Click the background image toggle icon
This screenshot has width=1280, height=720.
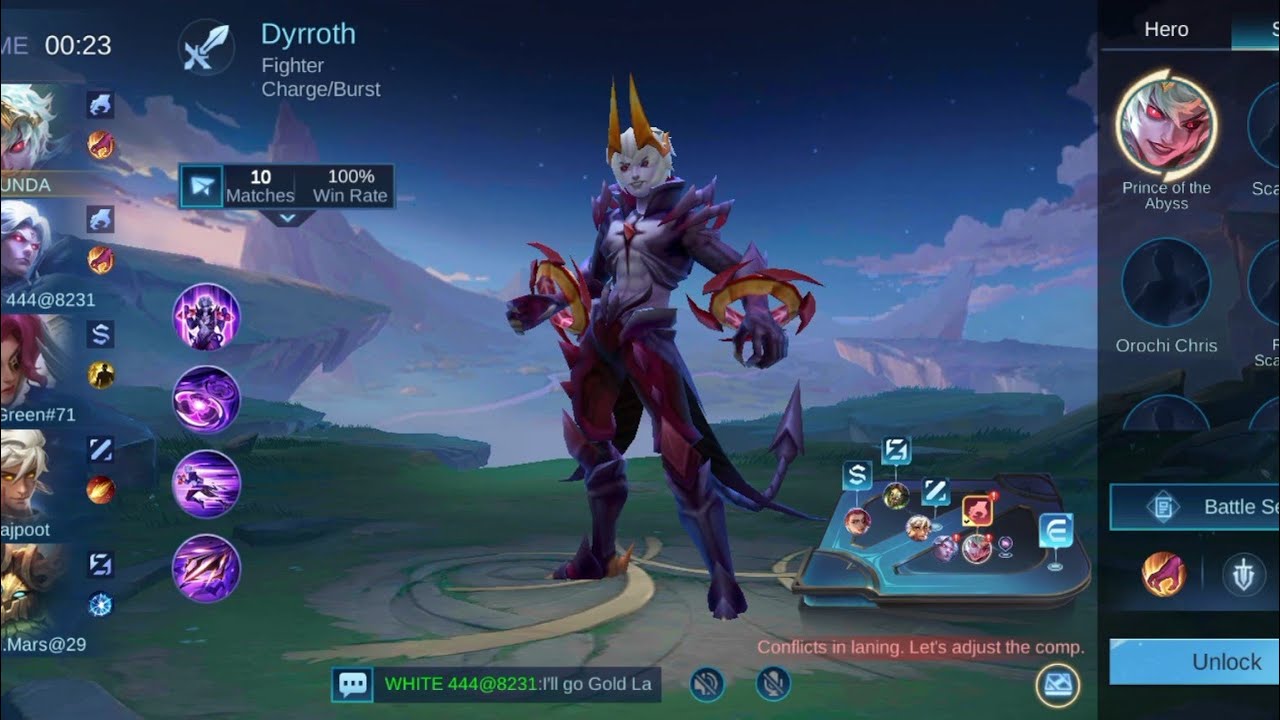pyautogui.click(x=1058, y=685)
